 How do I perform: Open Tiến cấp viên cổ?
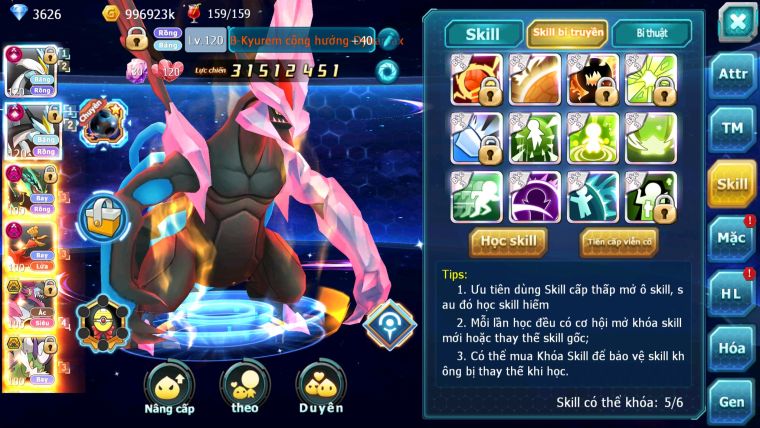tap(618, 241)
